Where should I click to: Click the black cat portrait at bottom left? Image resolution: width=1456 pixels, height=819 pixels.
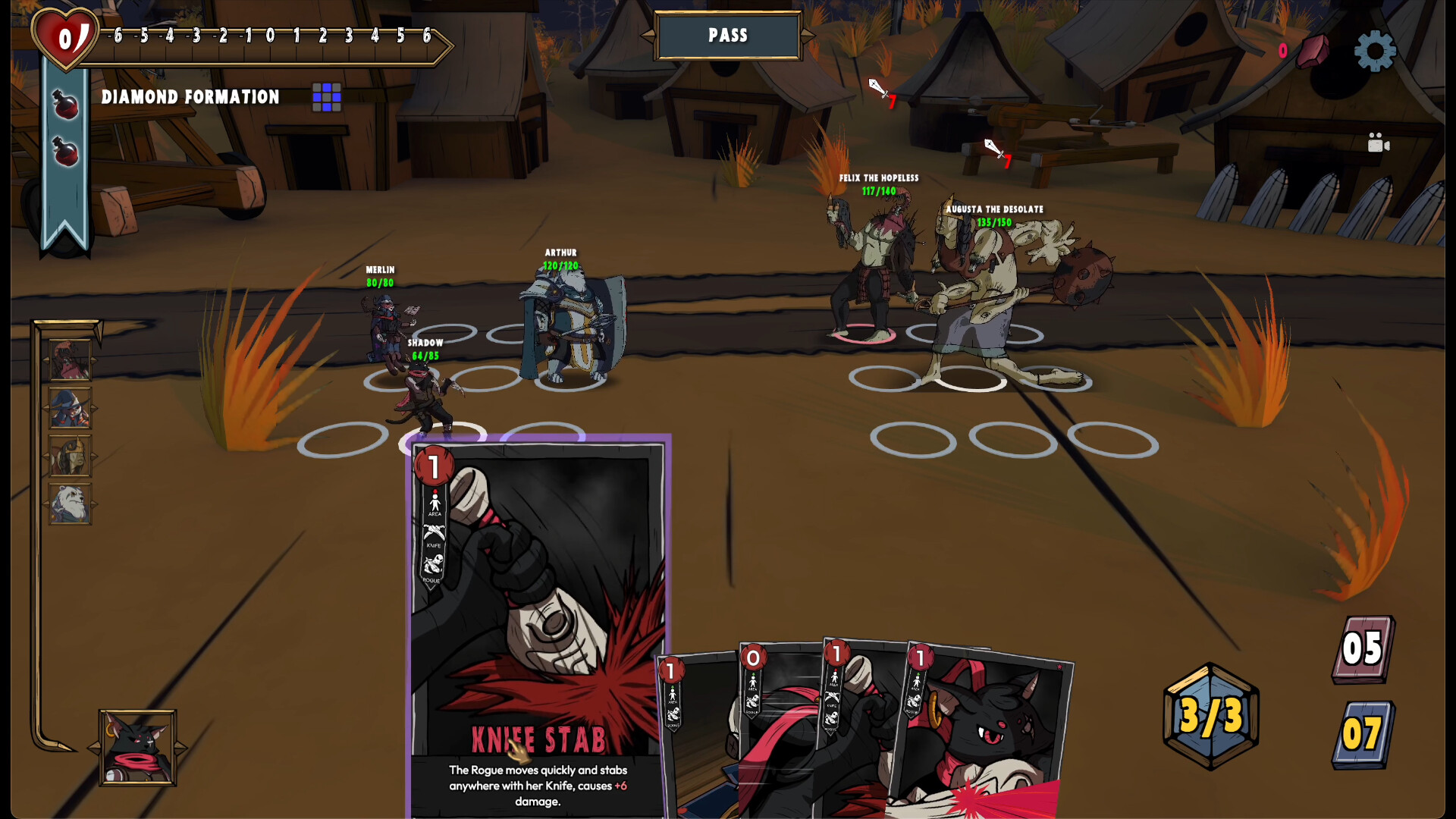[136, 749]
